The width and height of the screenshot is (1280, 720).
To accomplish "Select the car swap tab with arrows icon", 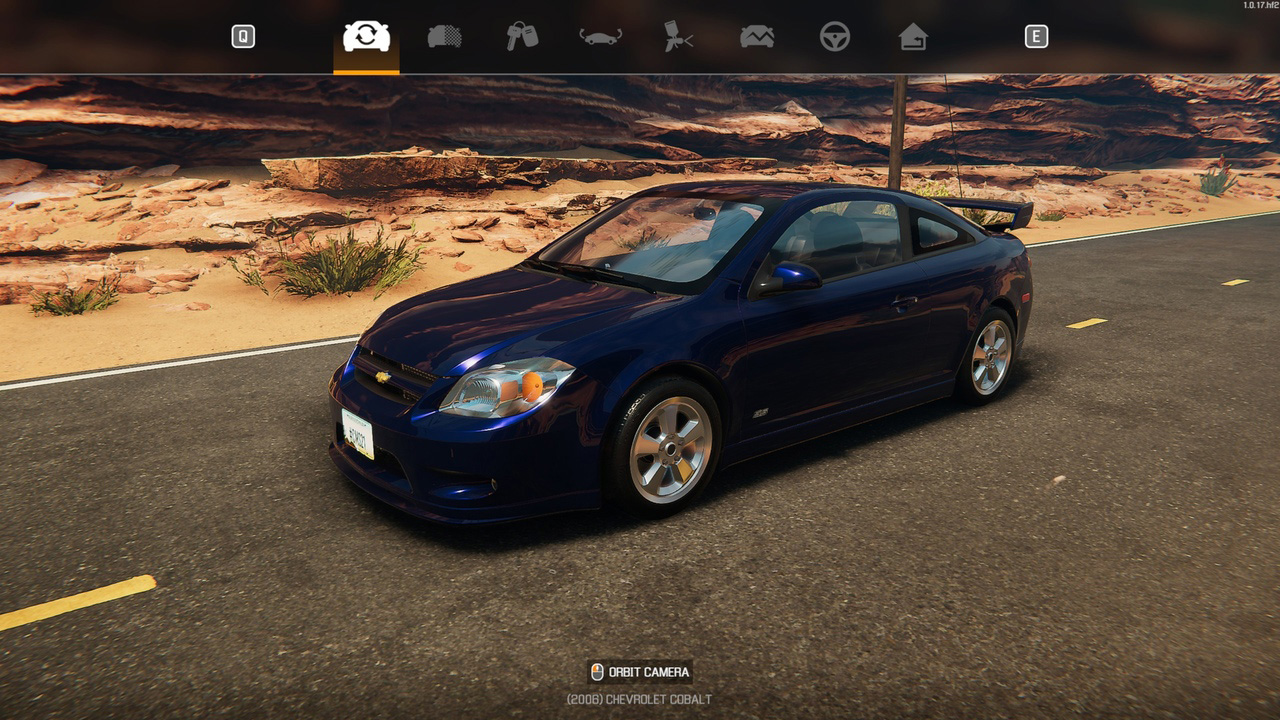I will tap(366, 37).
